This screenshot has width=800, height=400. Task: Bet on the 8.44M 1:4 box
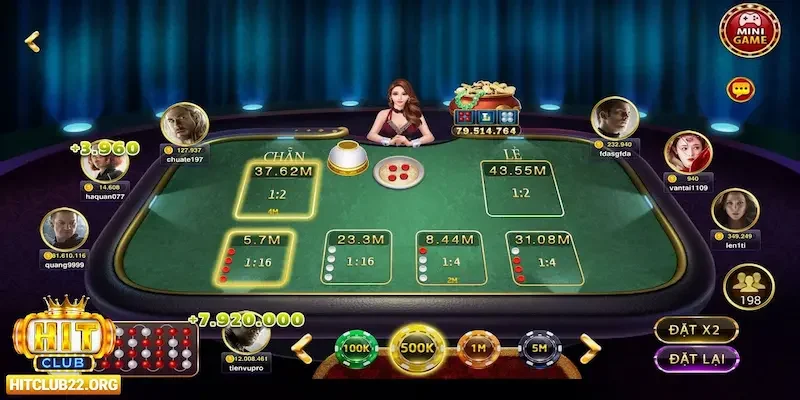click(x=449, y=256)
